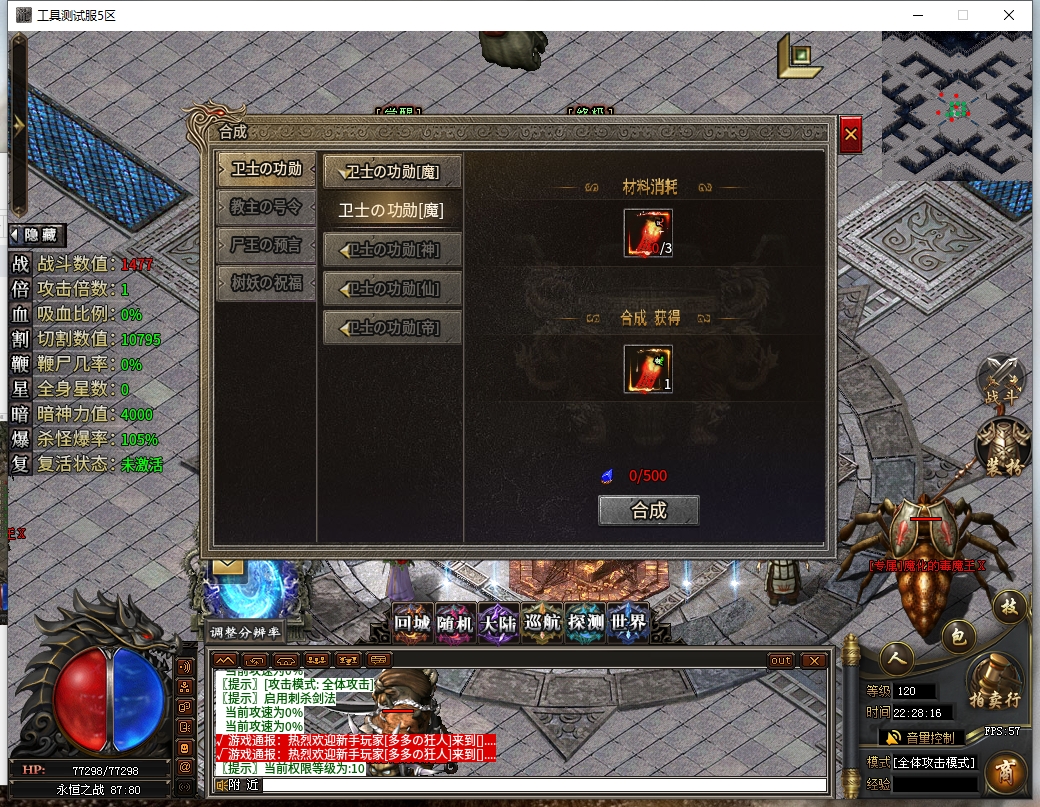
Task: Choose the 树妖の祝福 tab
Action: pyautogui.click(x=266, y=282)
